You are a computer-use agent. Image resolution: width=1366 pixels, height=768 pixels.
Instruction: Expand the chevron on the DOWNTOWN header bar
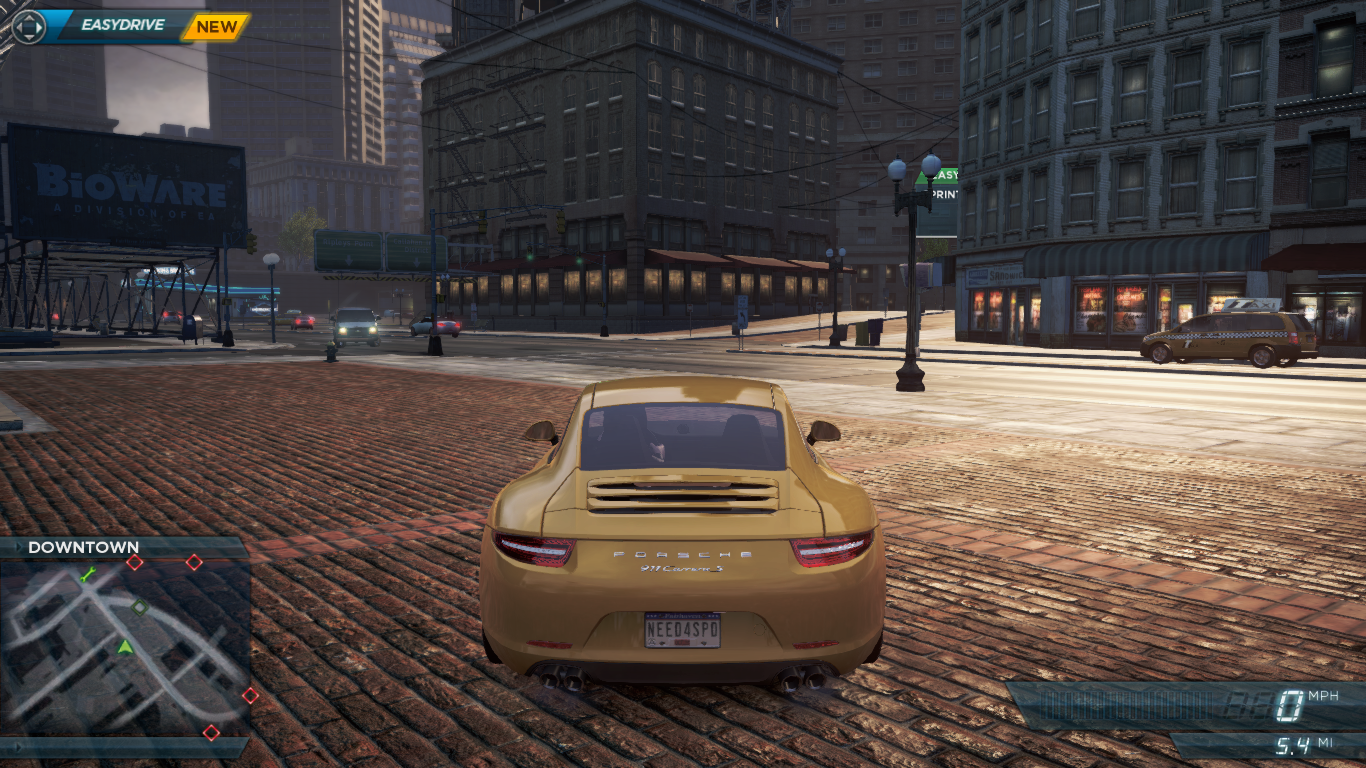[19, 547]
